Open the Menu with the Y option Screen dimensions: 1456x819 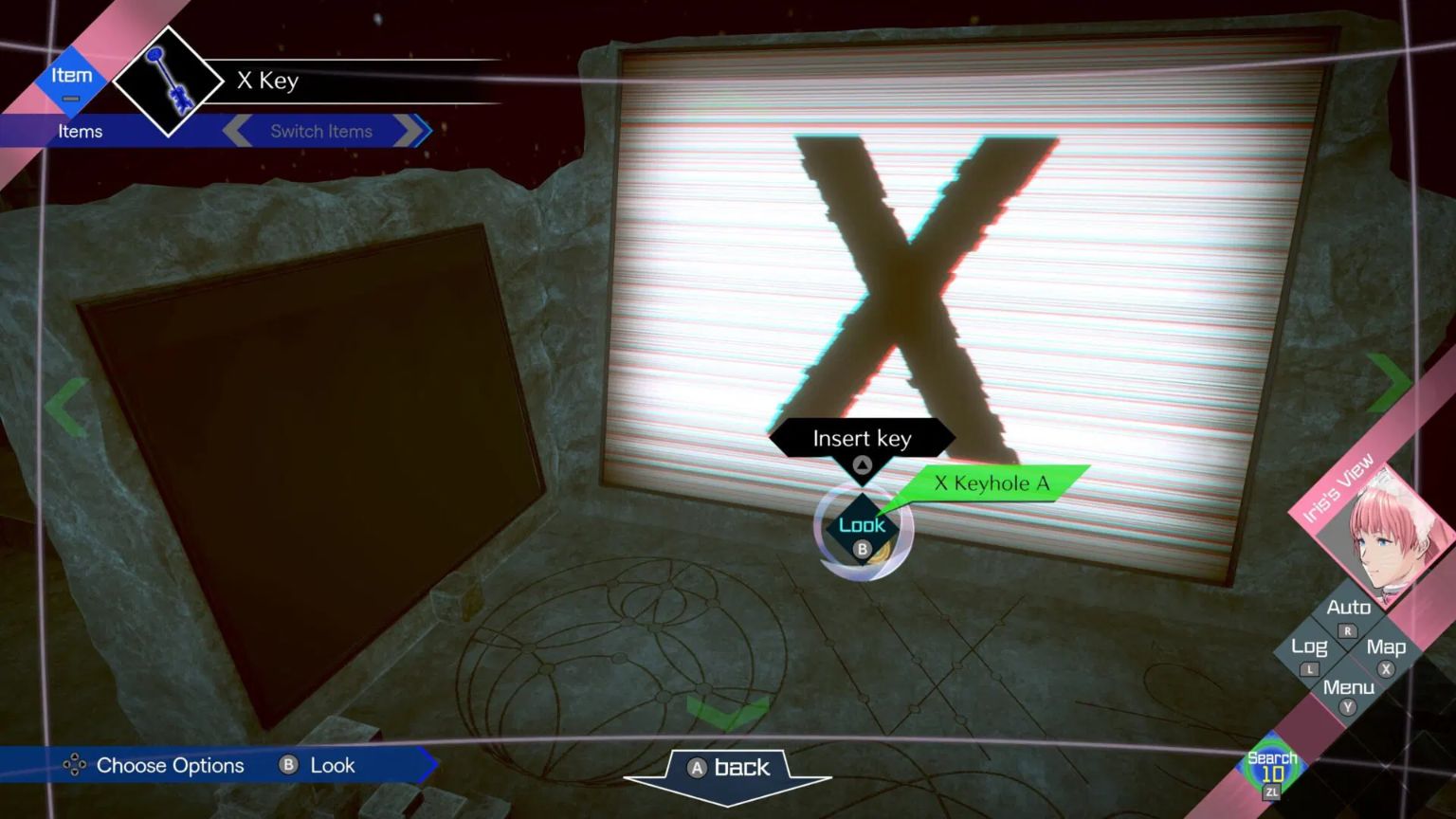click(x=1347, y=687)
